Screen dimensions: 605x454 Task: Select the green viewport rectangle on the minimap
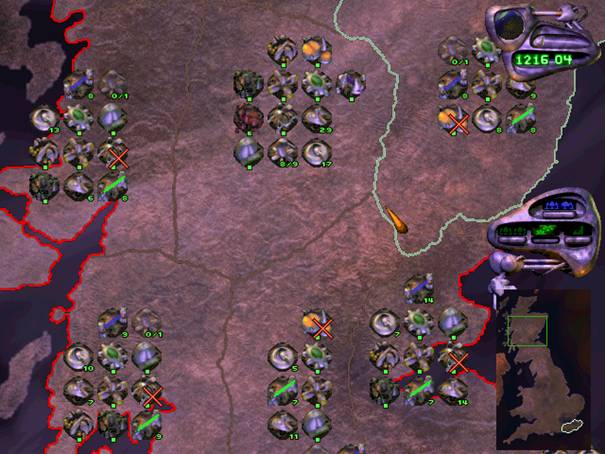[x=526, y=331]
